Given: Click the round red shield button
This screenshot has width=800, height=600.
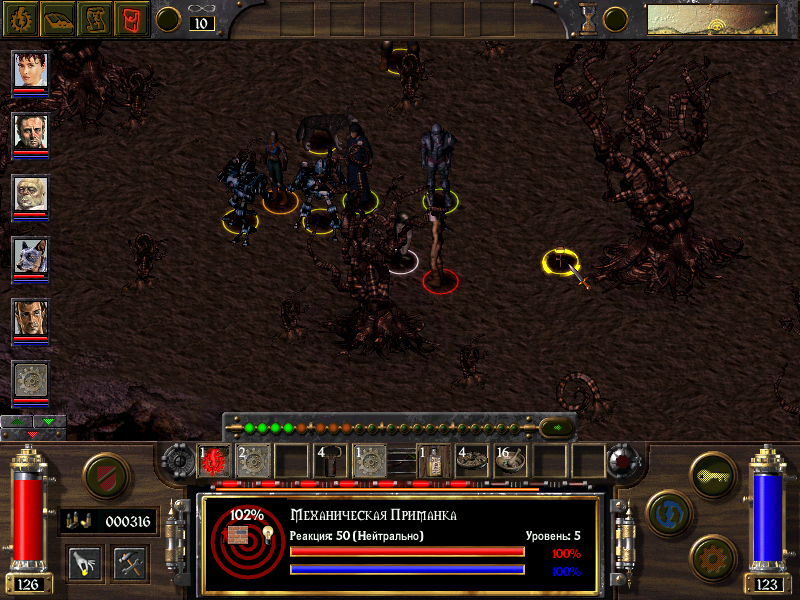Looking at the screenshot, I should pos(103,476).
